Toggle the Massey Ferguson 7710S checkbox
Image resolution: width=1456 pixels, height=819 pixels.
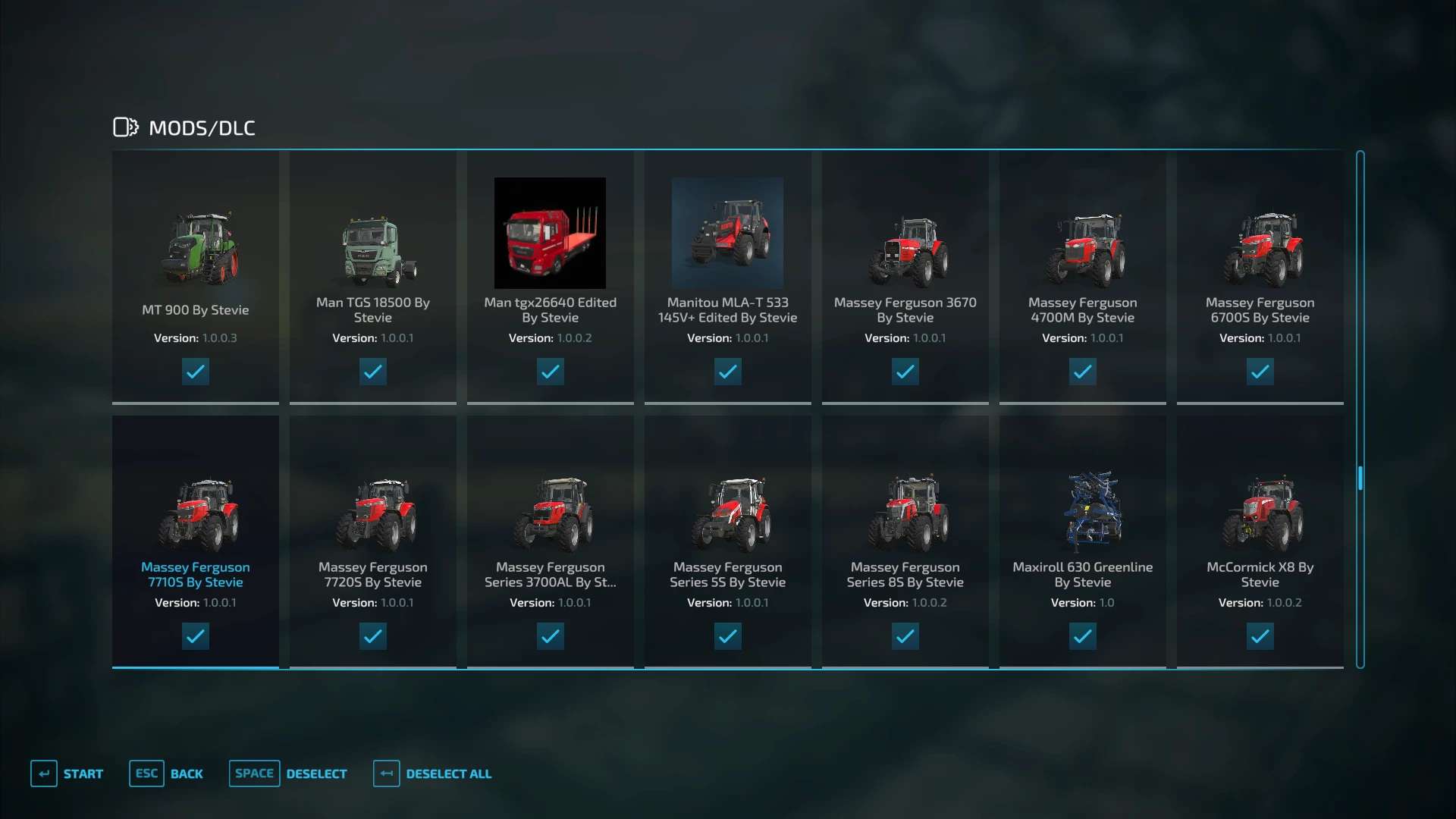click(x=196, y=636)
